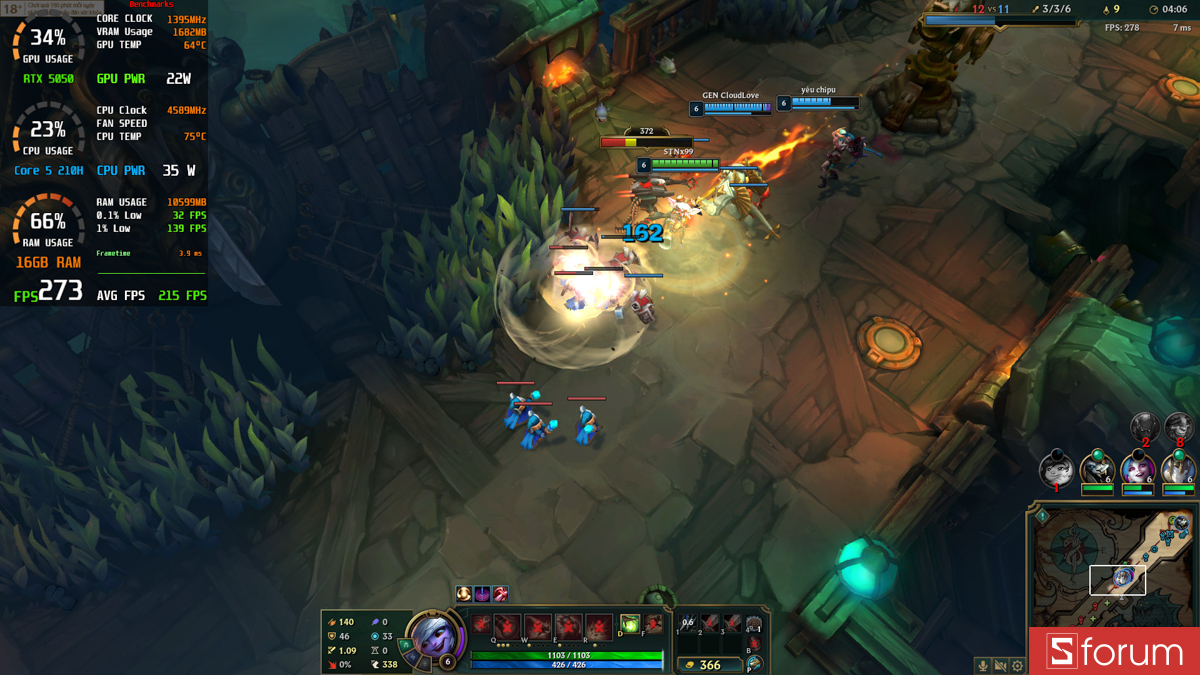Activate the E ability icon
The image size is (1200, 675).
568,626
